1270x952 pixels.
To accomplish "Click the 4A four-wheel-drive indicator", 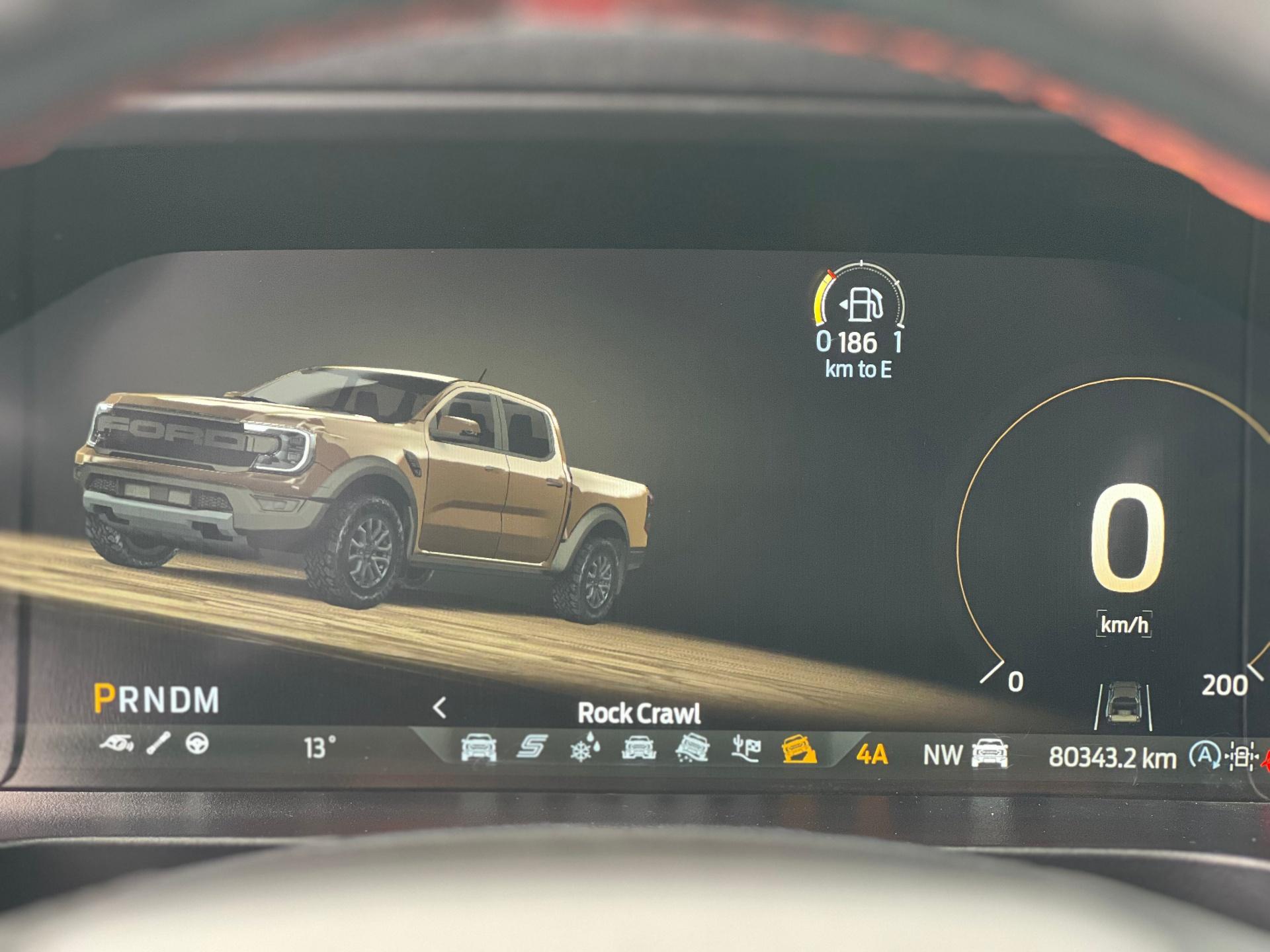I will (872, 754).
